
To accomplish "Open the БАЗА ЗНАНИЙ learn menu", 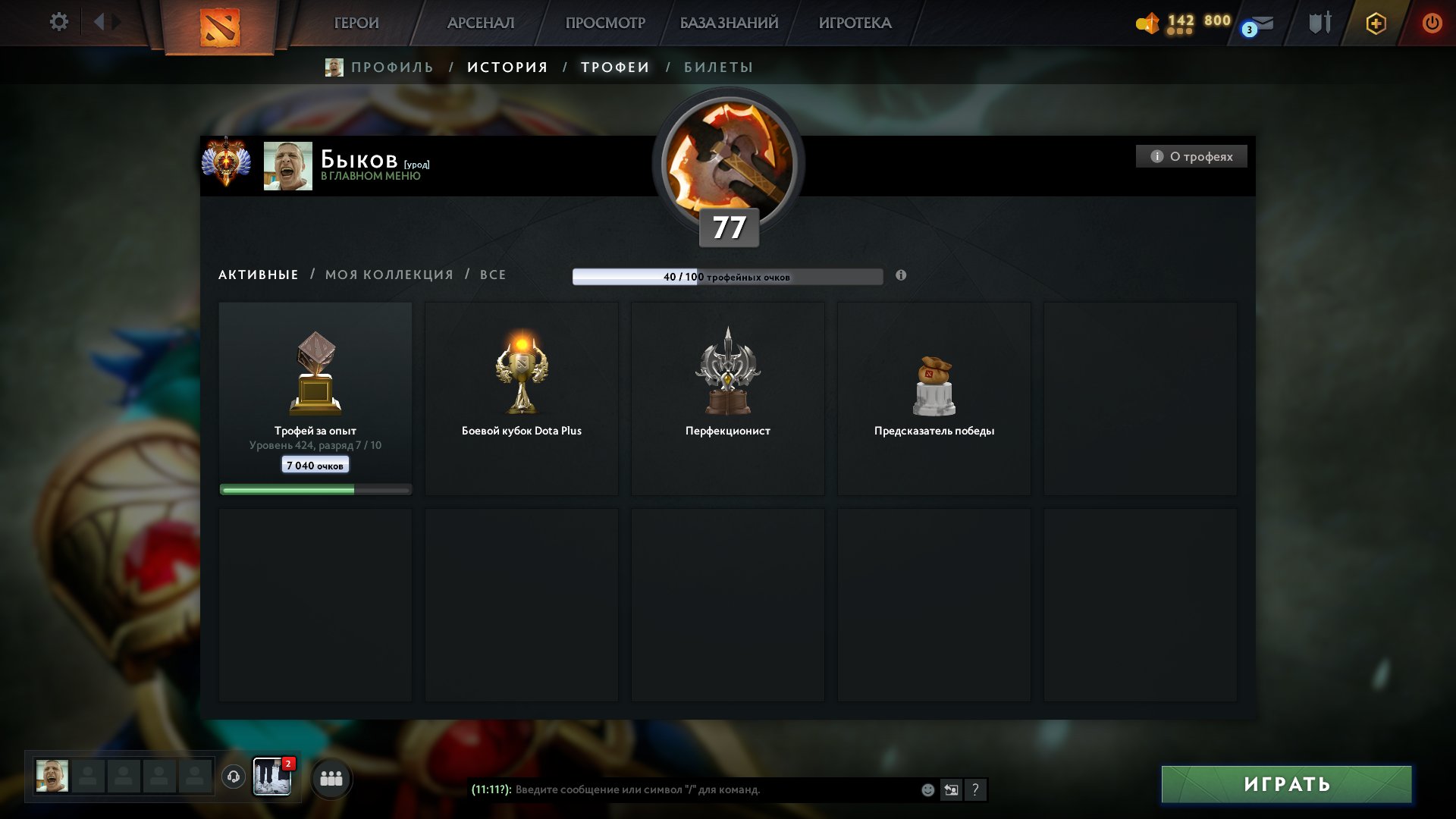I will [x=729, y=23].
